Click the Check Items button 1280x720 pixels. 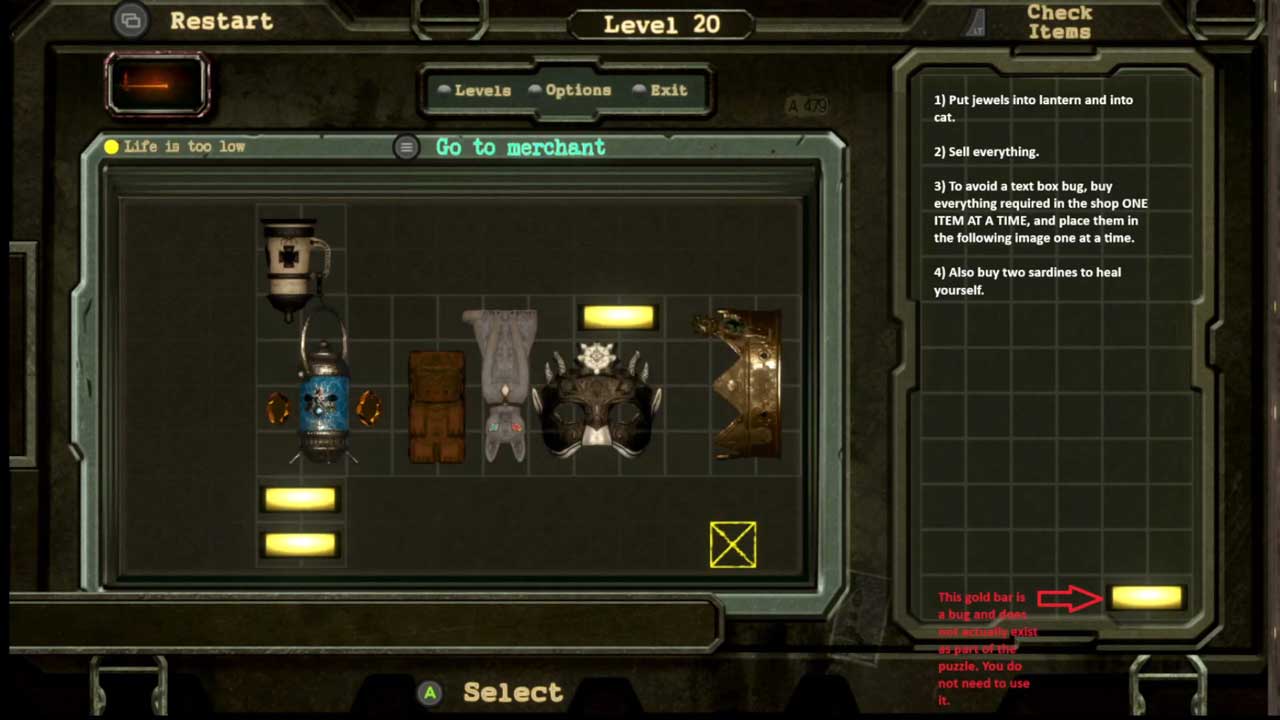point(1058,22)
